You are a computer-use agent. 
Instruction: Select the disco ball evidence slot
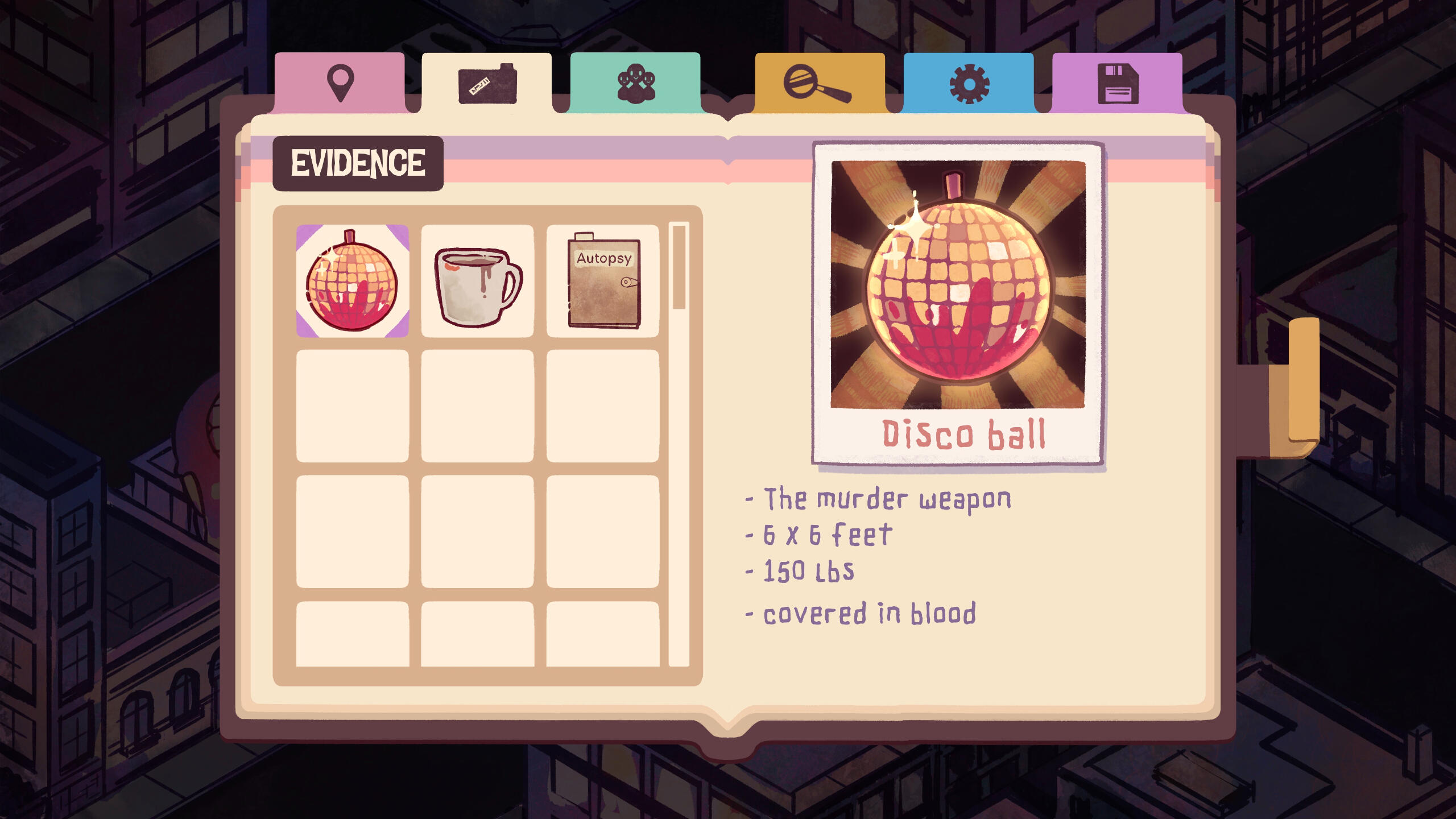[352, 281]
